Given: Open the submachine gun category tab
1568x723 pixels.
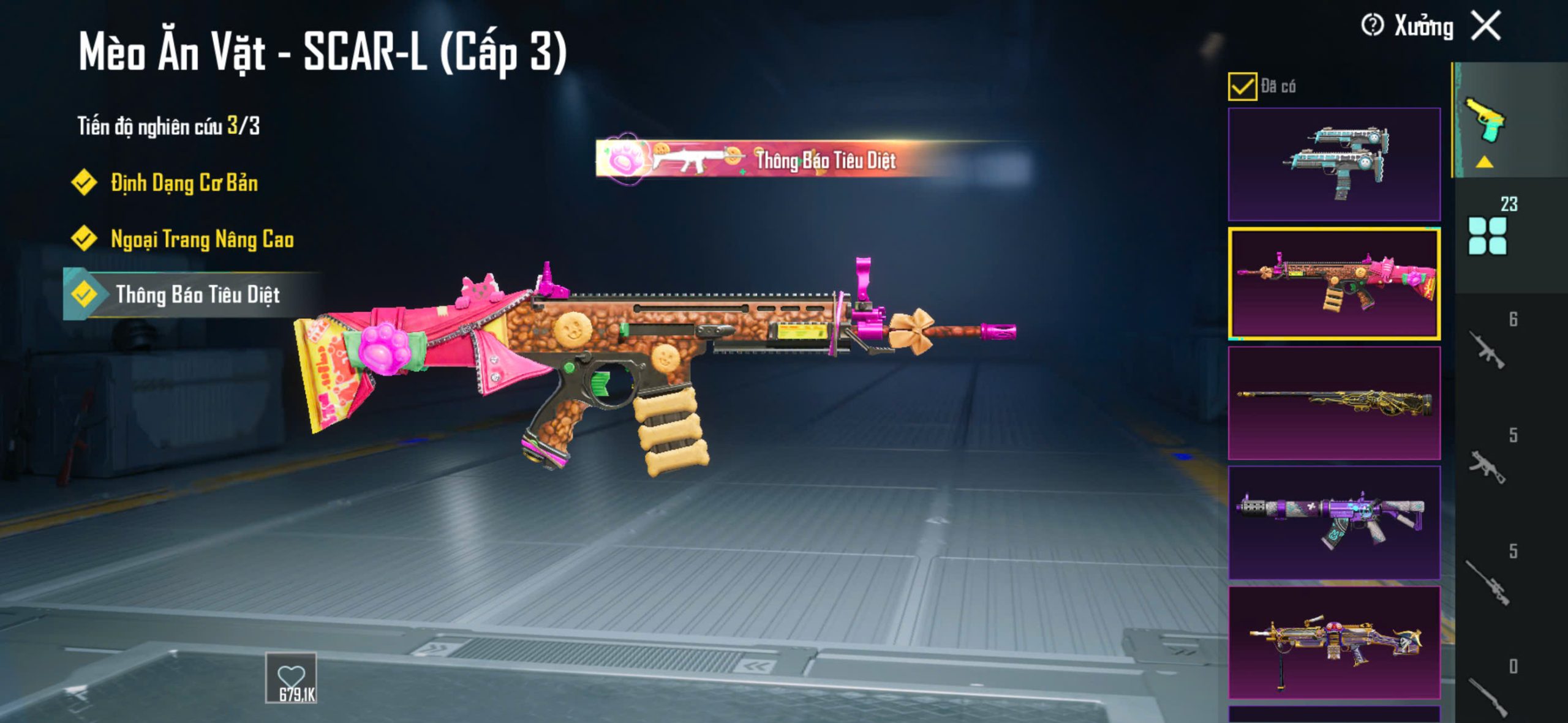Looking at the screenshot, I should 1488,465.
